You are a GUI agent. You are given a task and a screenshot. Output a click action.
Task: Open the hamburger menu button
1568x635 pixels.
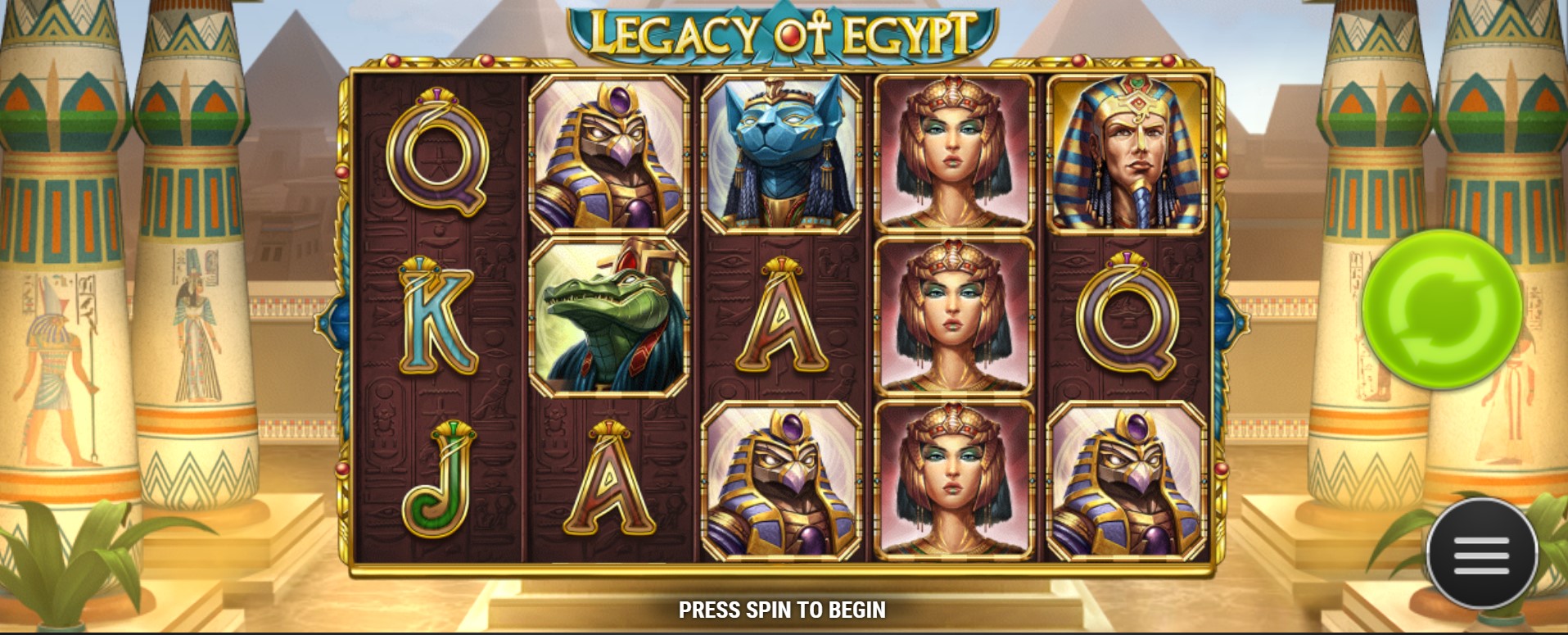click(1481, 555)
